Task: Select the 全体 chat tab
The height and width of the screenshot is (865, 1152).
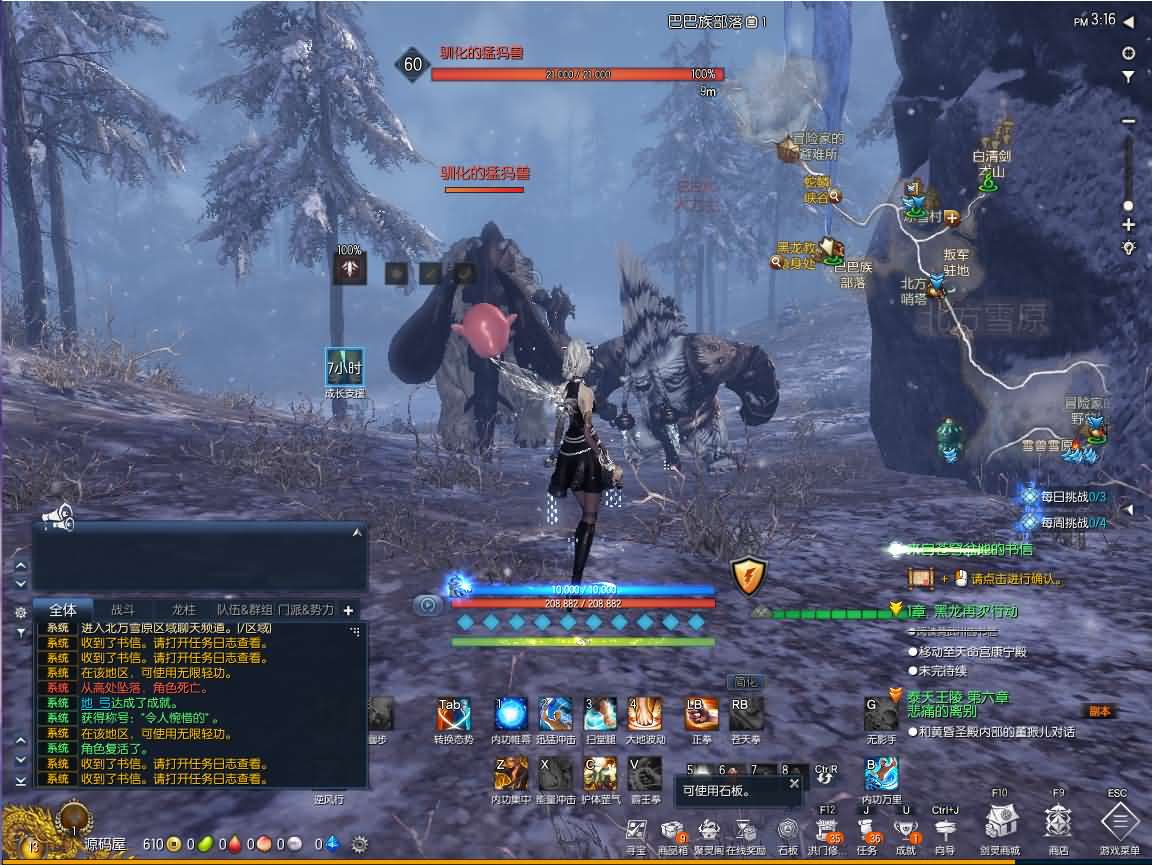Action: pos(63,609)
